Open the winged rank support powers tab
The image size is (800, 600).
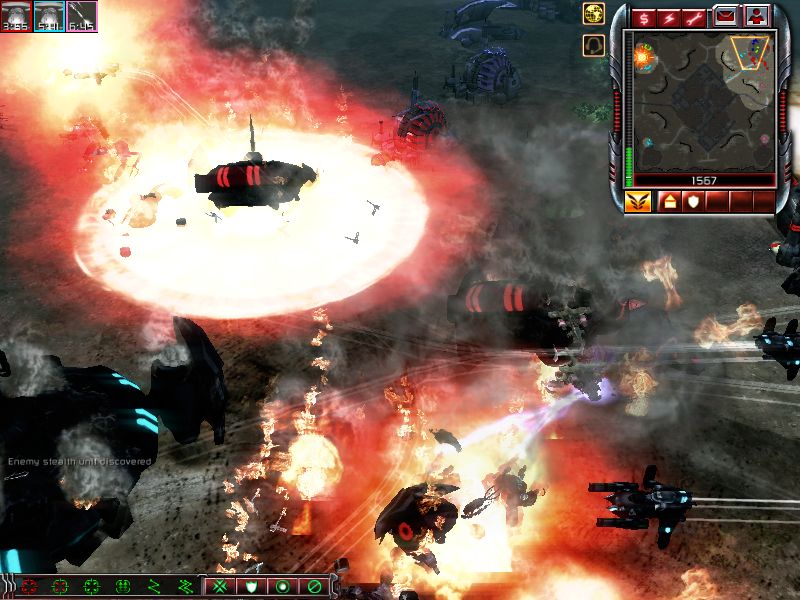638,201
